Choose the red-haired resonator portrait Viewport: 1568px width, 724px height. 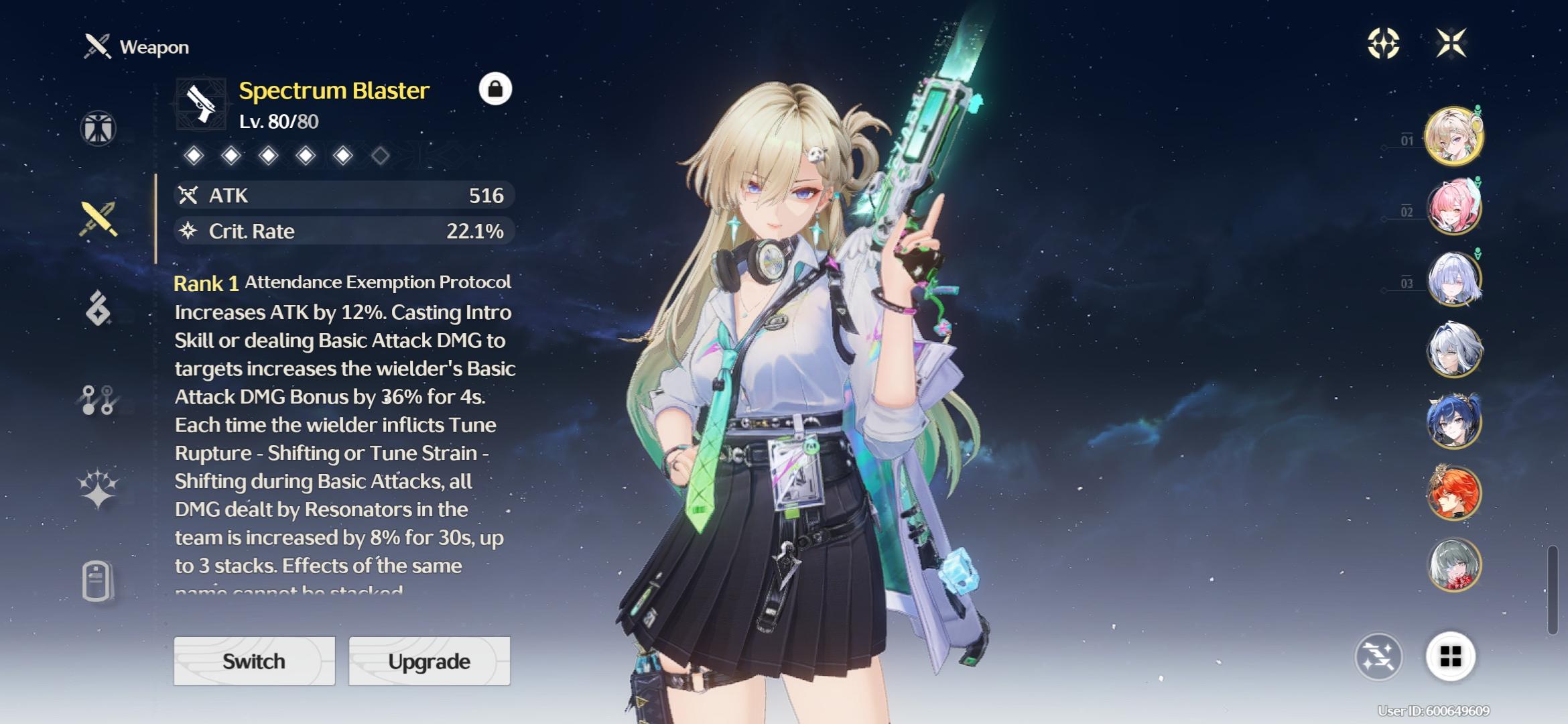pyautogui.click(x=1453, y=493)
